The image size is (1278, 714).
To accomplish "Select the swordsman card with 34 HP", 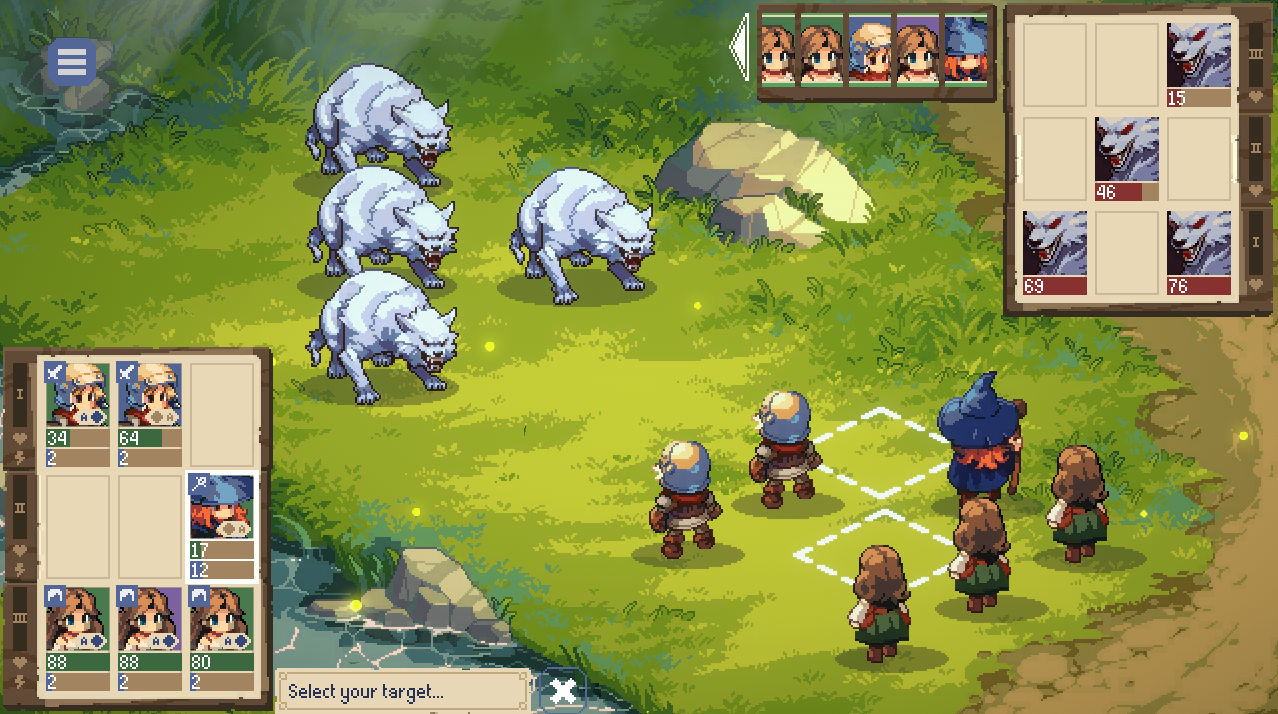I will 77,413.
